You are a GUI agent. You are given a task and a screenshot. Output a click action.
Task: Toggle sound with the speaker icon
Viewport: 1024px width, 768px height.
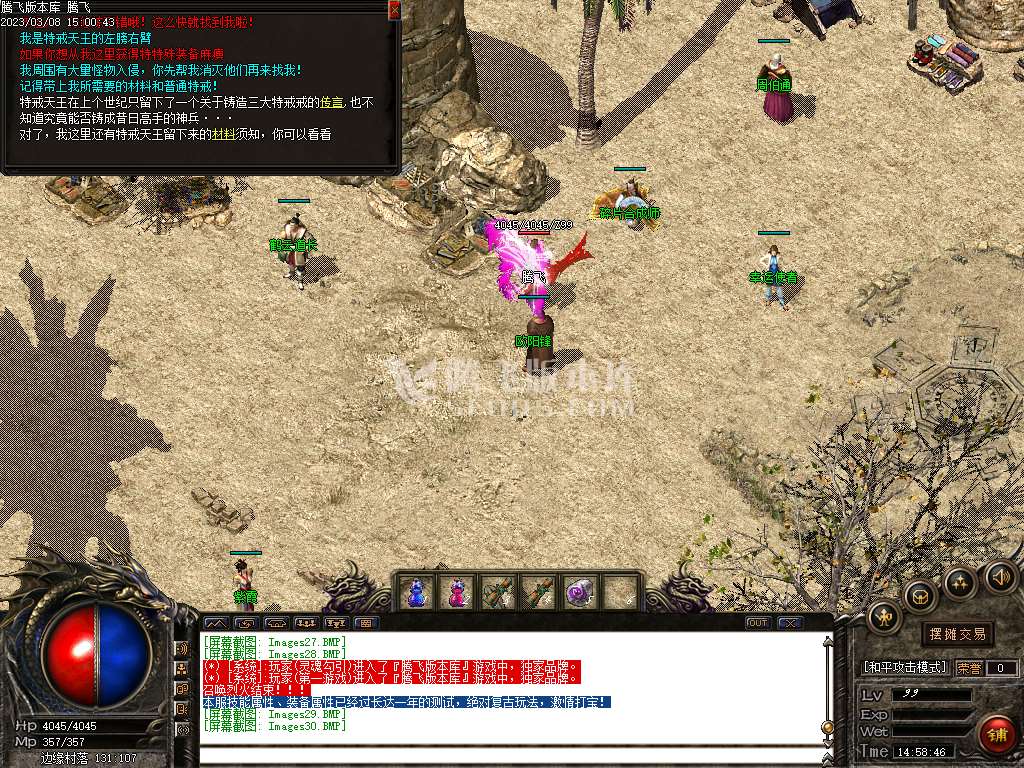point(1000,576)
